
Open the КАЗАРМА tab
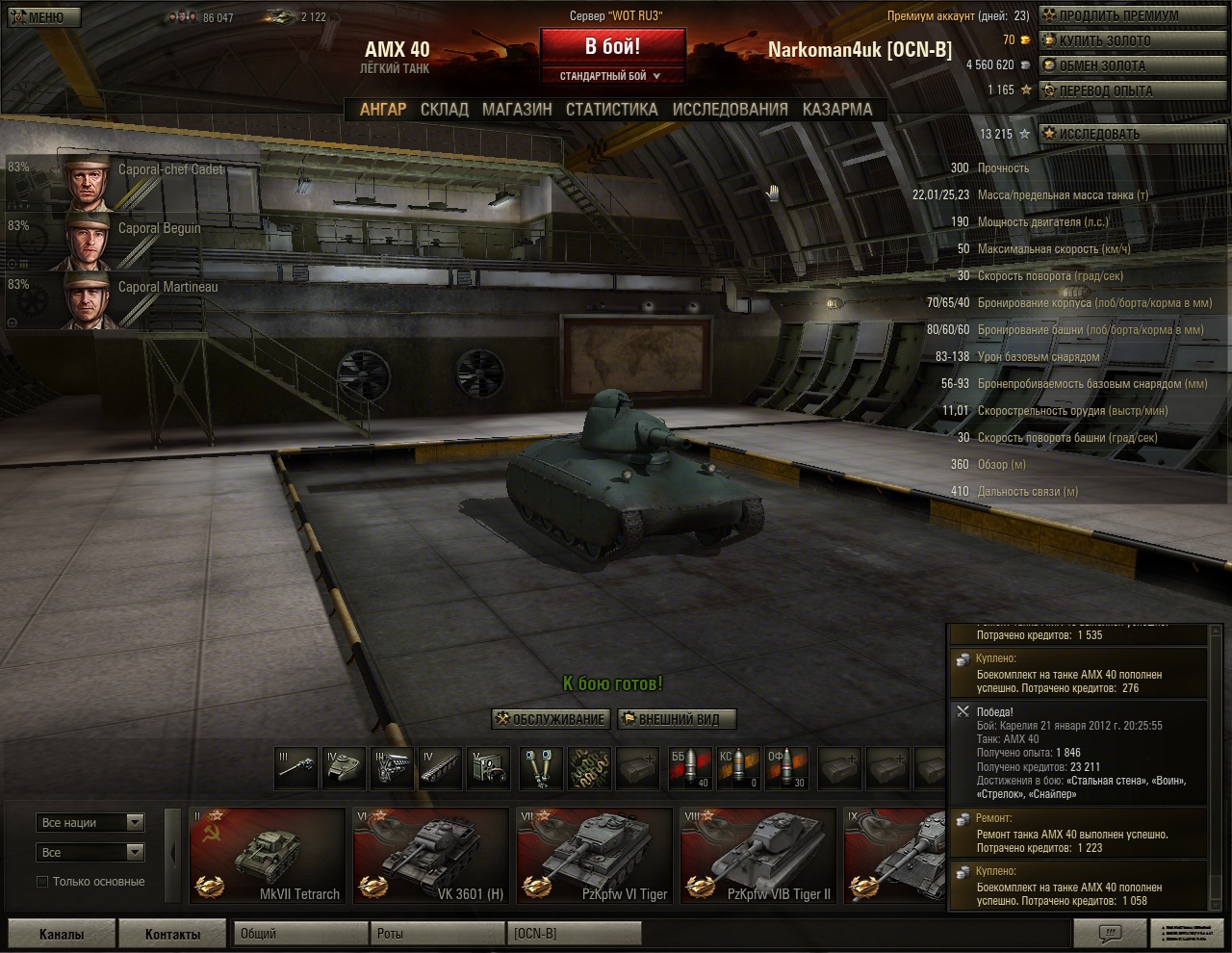837,110
